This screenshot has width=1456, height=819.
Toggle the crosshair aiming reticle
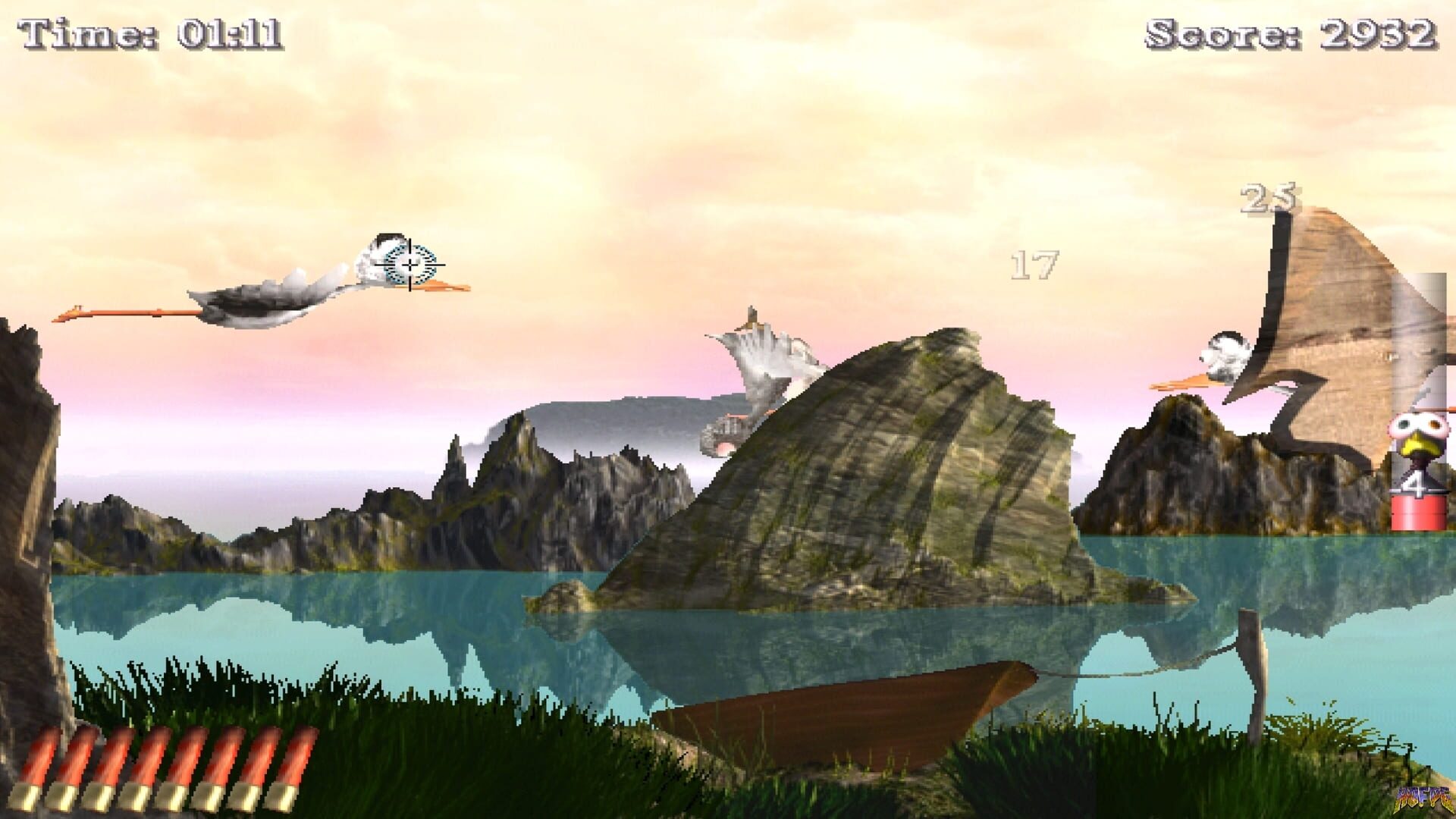409,263
